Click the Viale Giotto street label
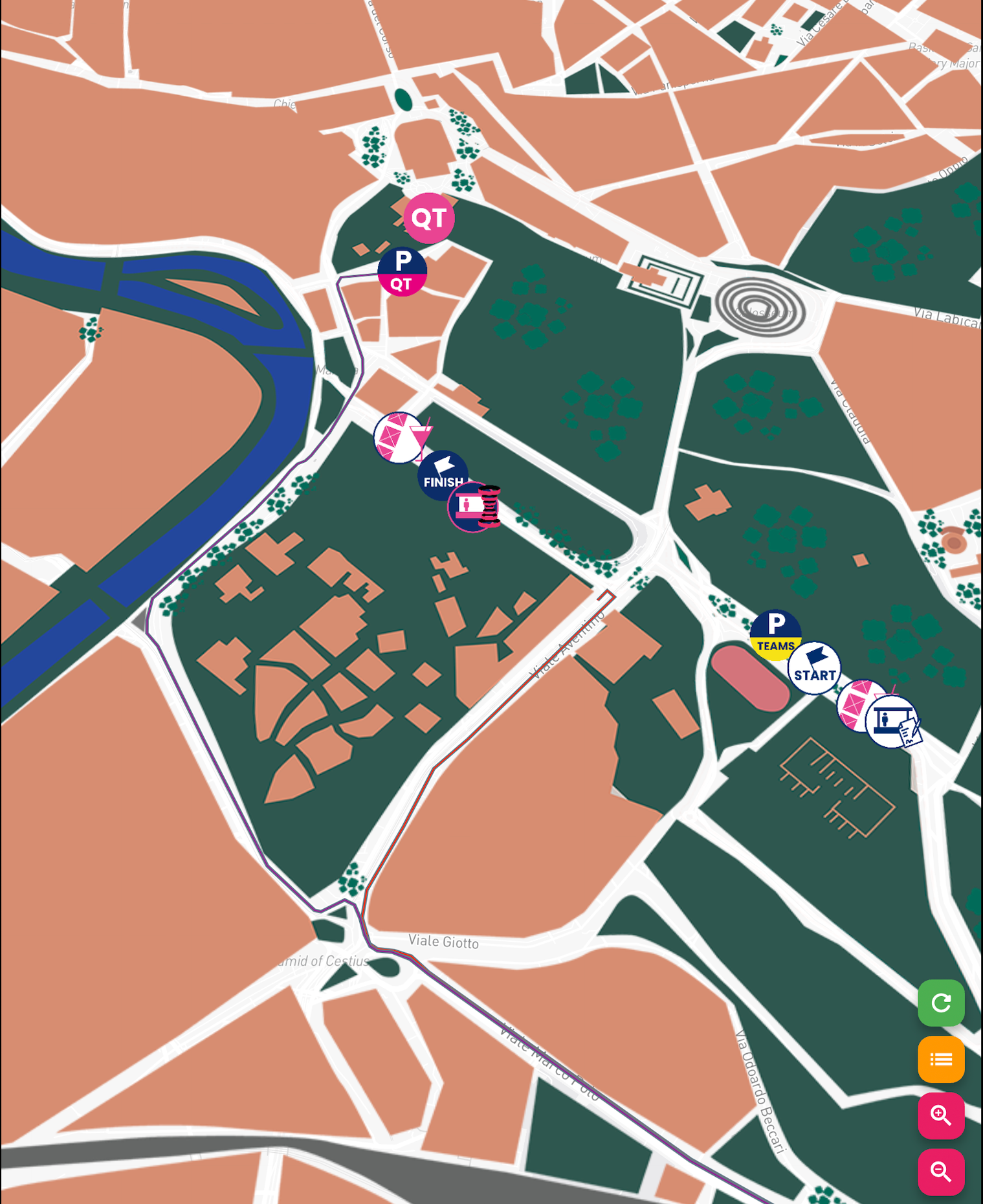This screenshot has height=1204, width=983. point(445,942)
